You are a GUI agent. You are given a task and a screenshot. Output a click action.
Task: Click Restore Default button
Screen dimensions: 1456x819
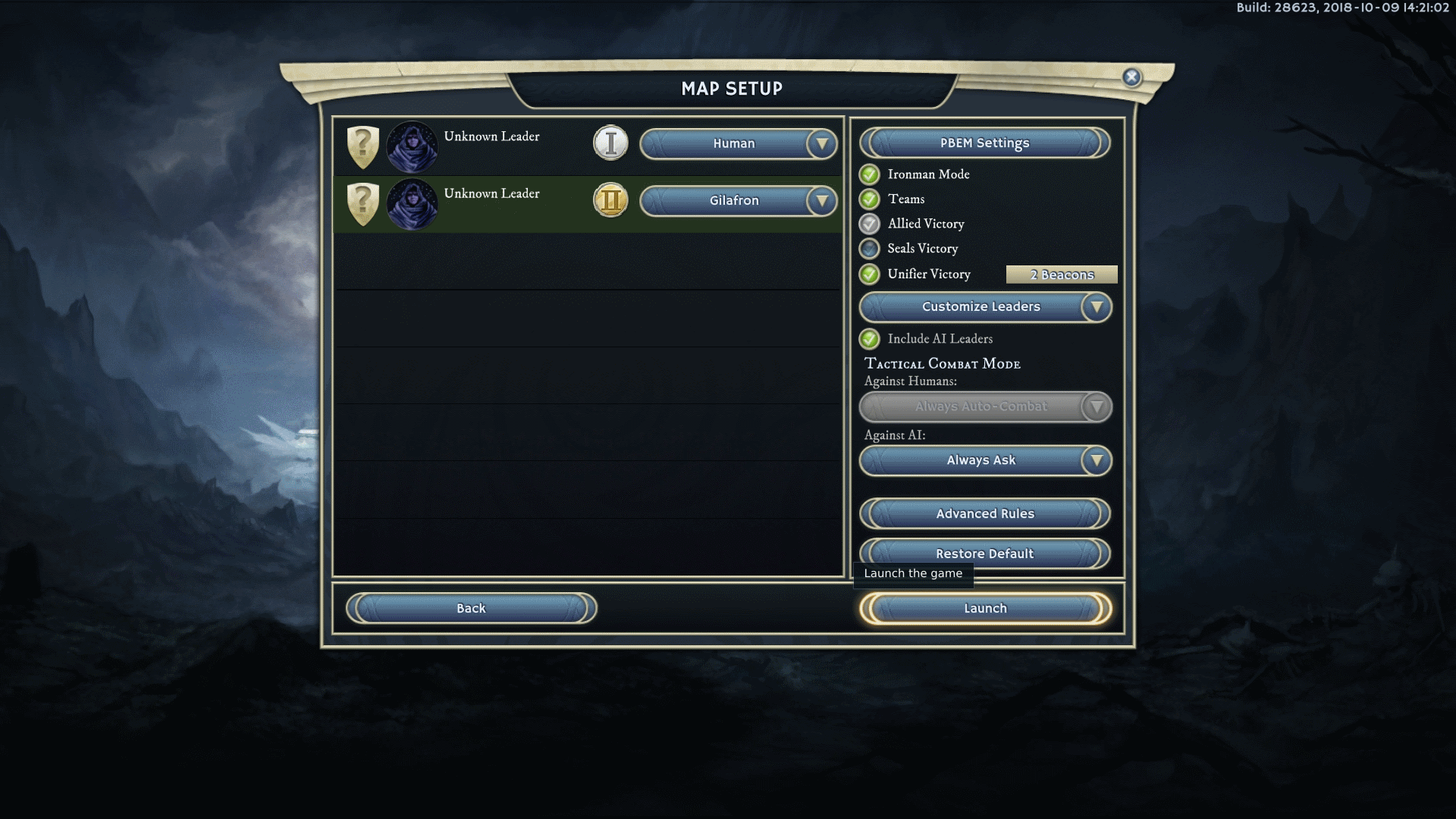point(984,554)
